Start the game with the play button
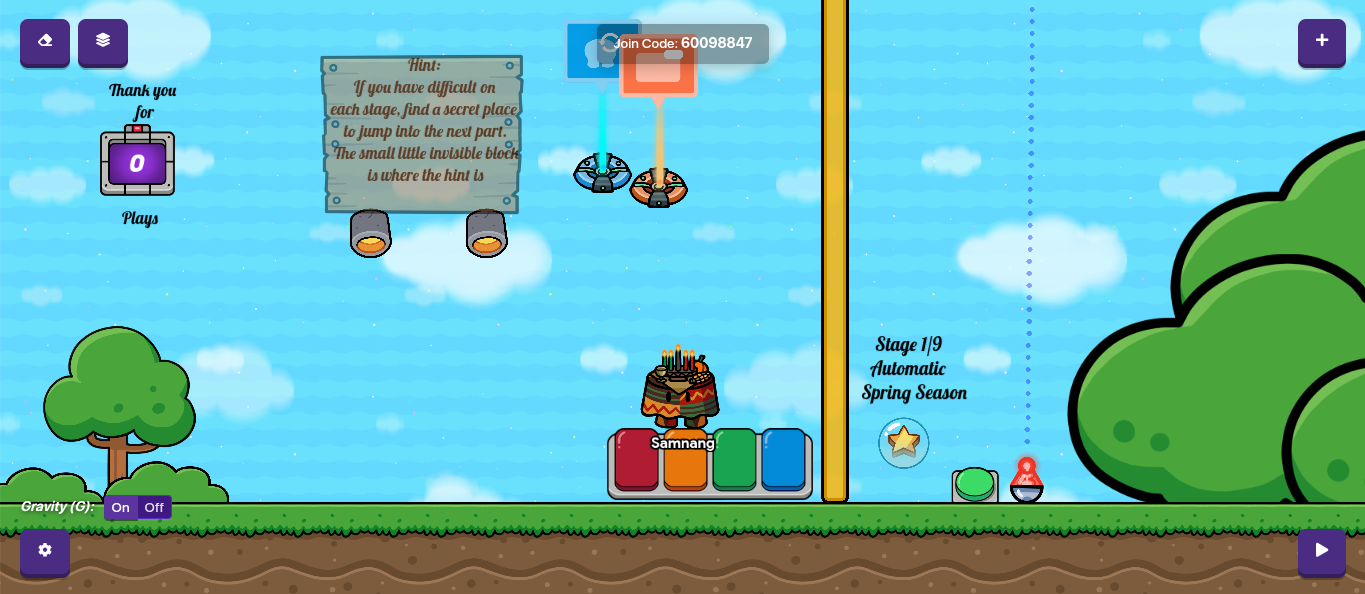 click(x=1321, y=551)
